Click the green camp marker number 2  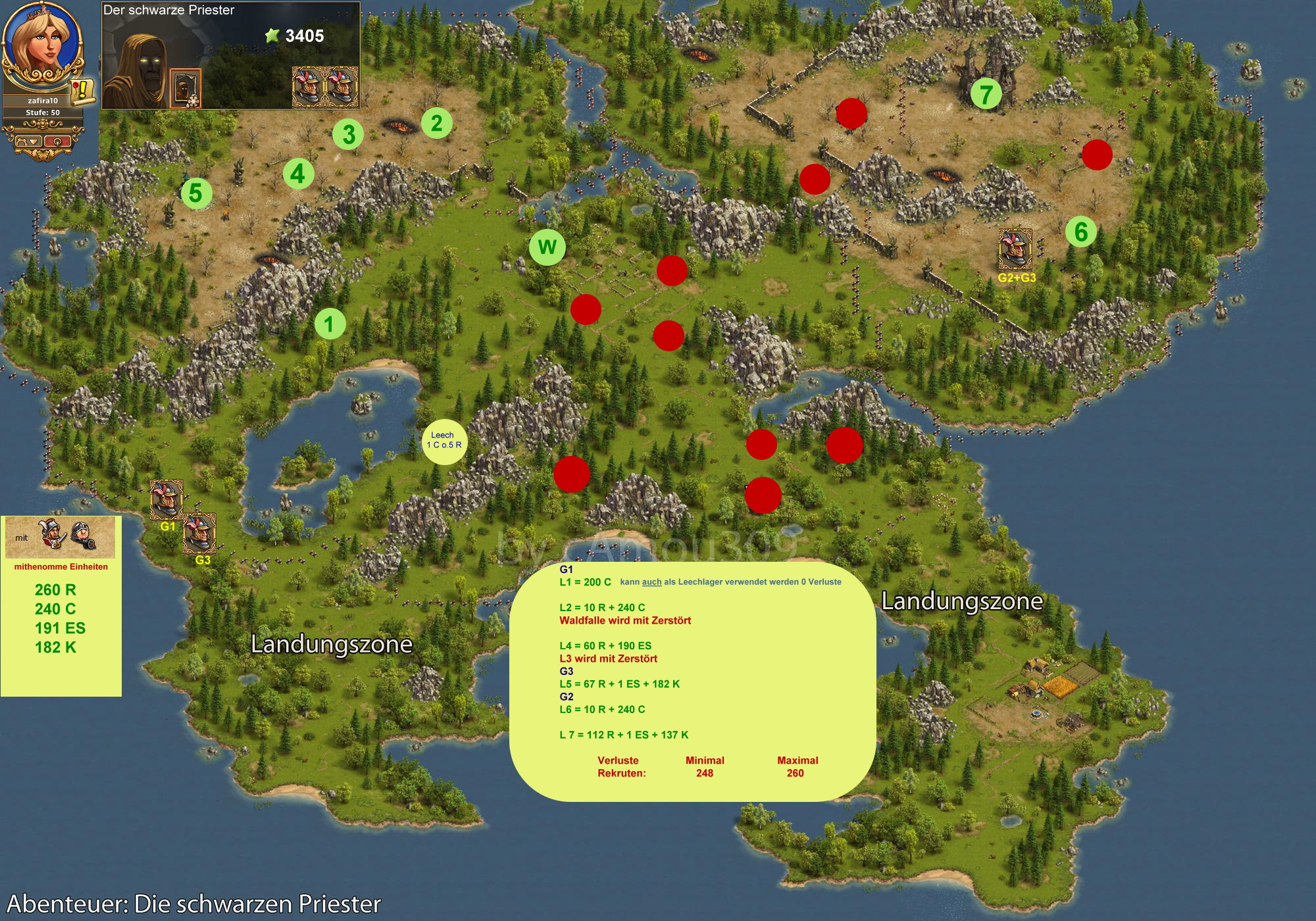click(436, 123)
